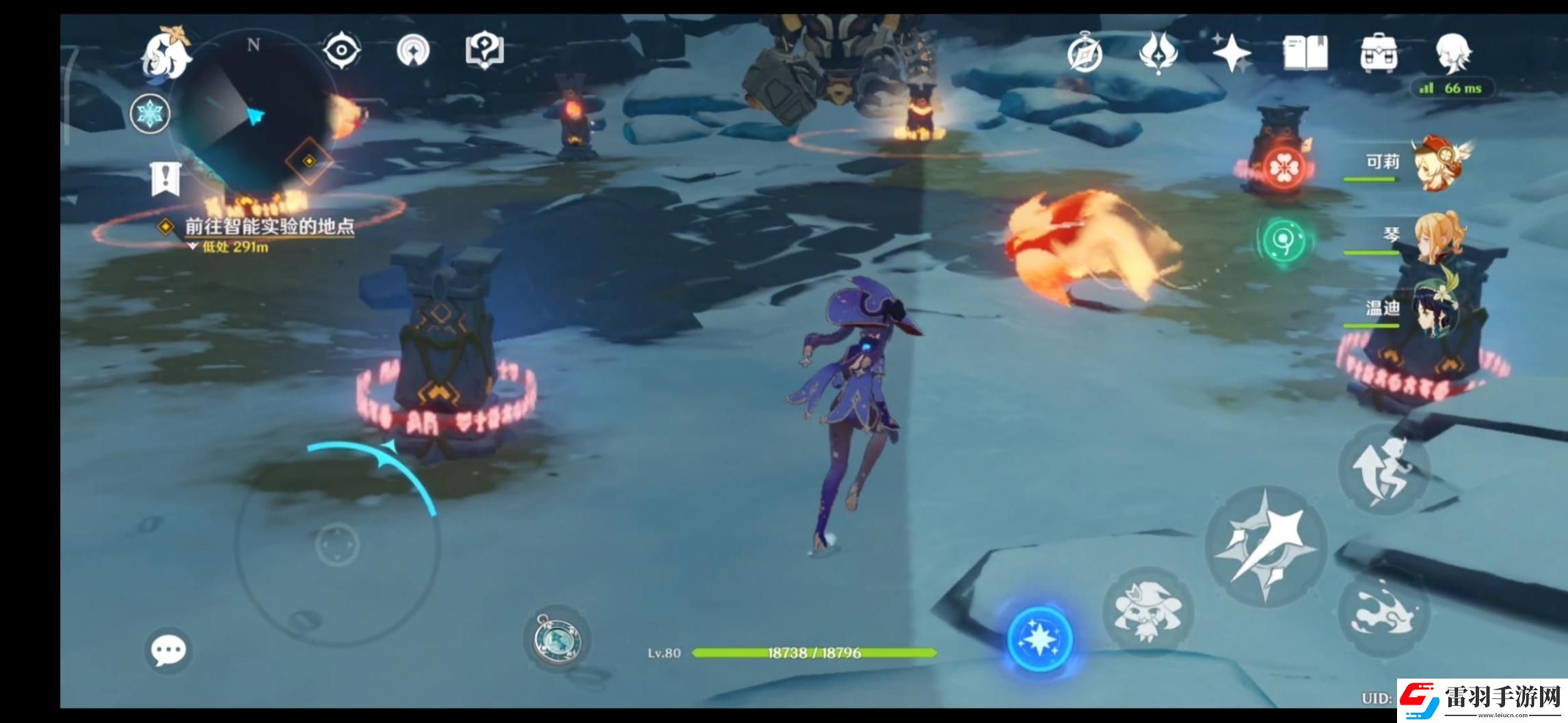Open the Adventurer Handbook book icon

tap(1305, 53)
